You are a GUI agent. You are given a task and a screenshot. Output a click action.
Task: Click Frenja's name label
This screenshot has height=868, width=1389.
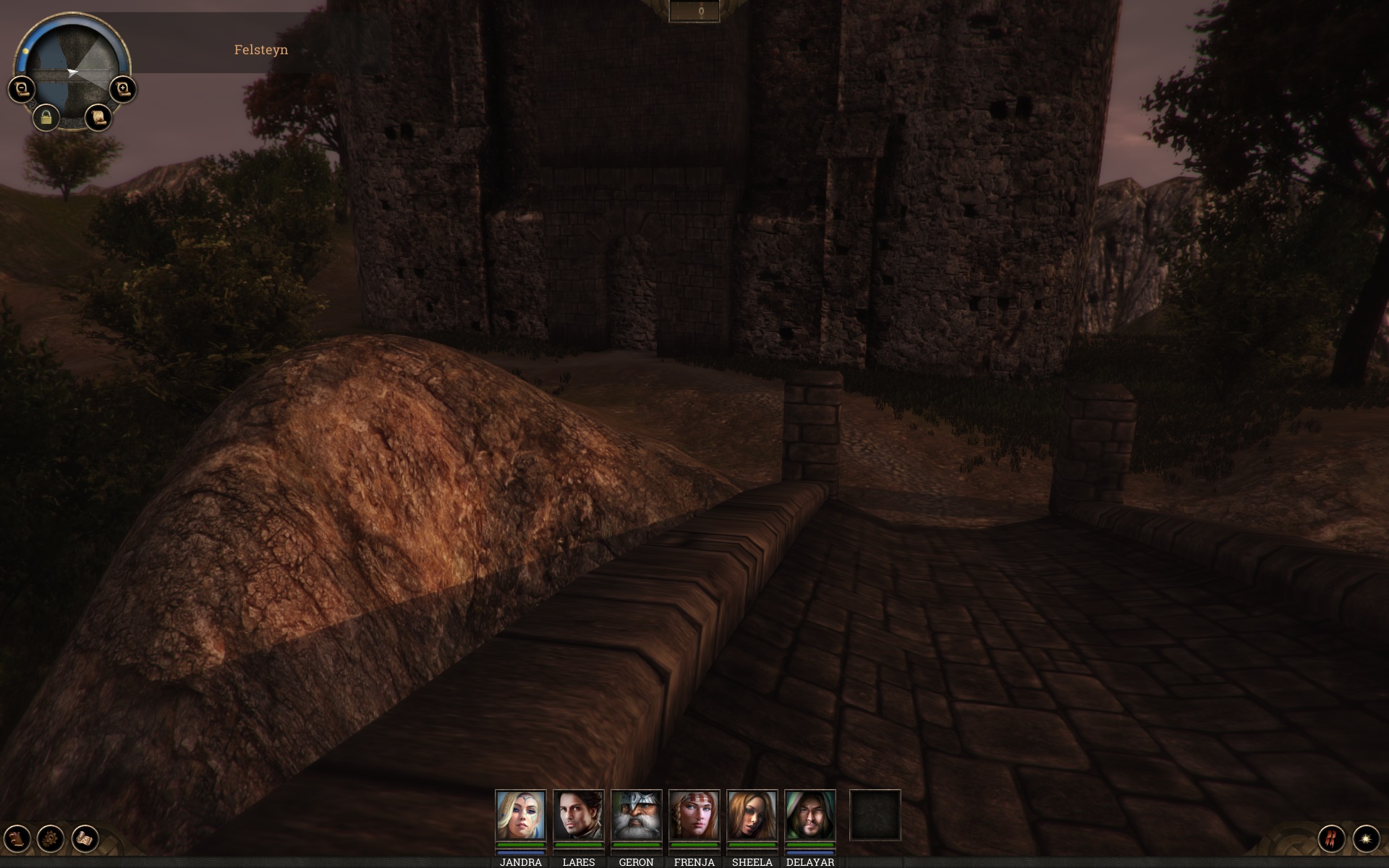(694, 862)
